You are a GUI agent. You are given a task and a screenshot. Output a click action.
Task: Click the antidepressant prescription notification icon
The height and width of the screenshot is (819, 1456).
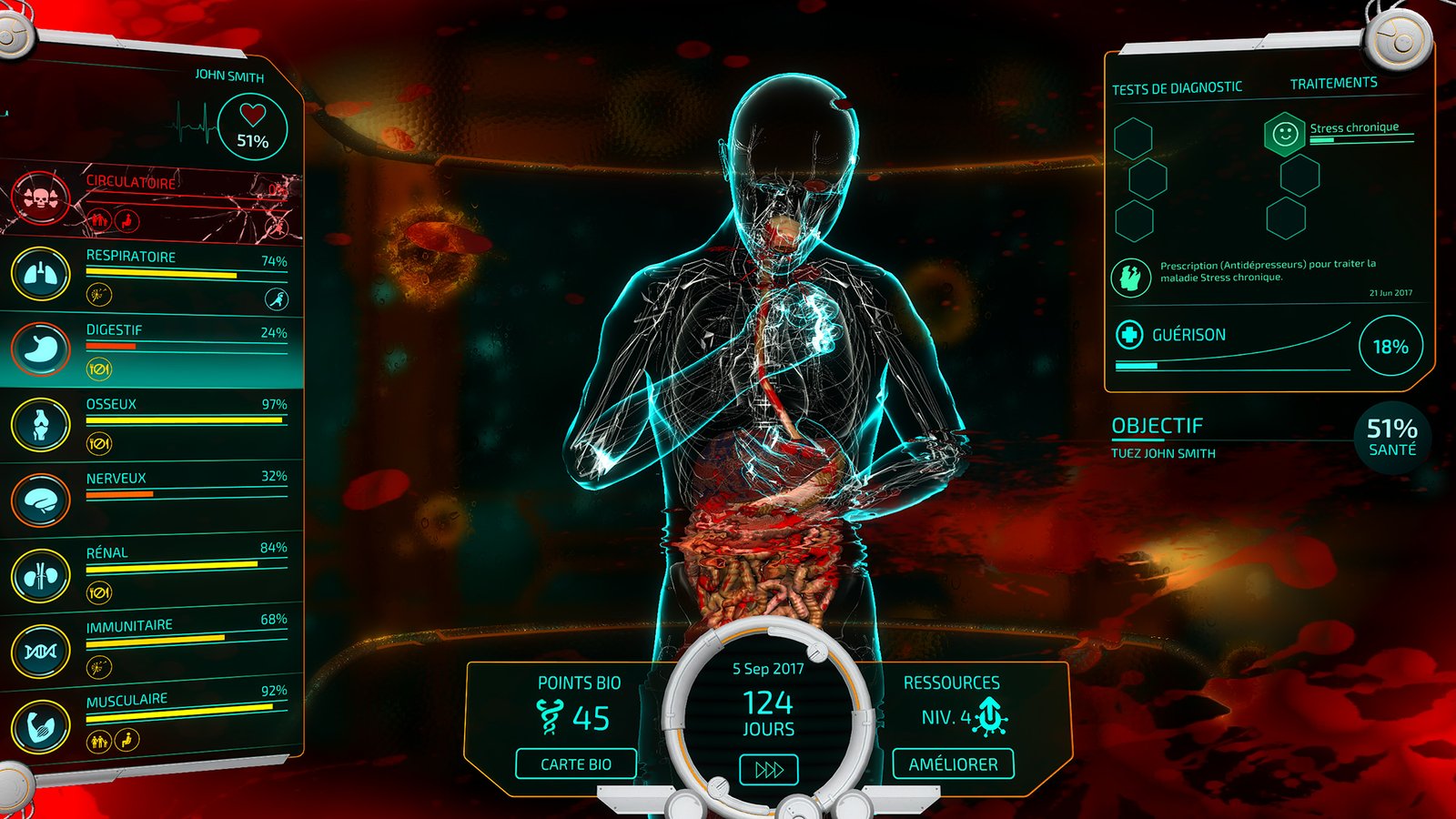click(x=1130, y=277)
